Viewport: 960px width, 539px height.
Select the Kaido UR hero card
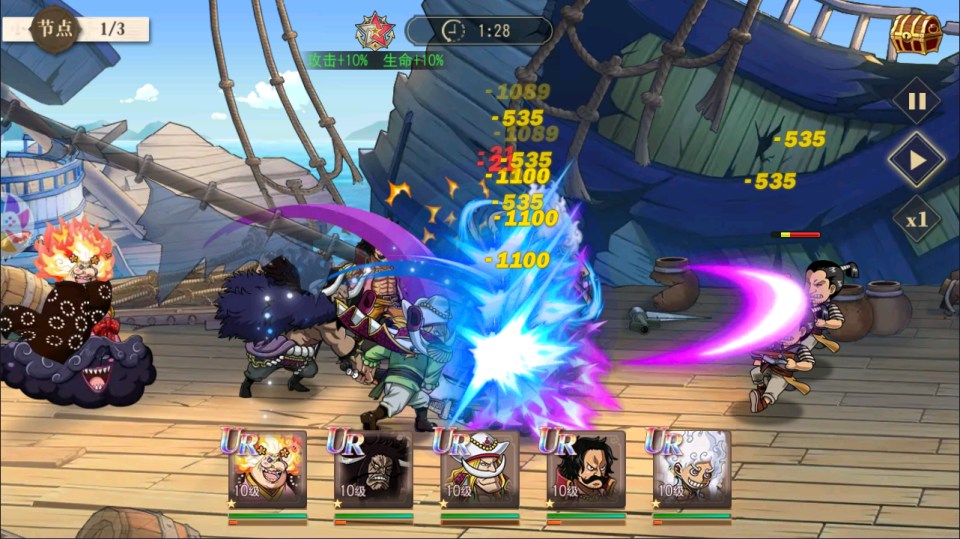pyautogui.click(x=373, y=470)
